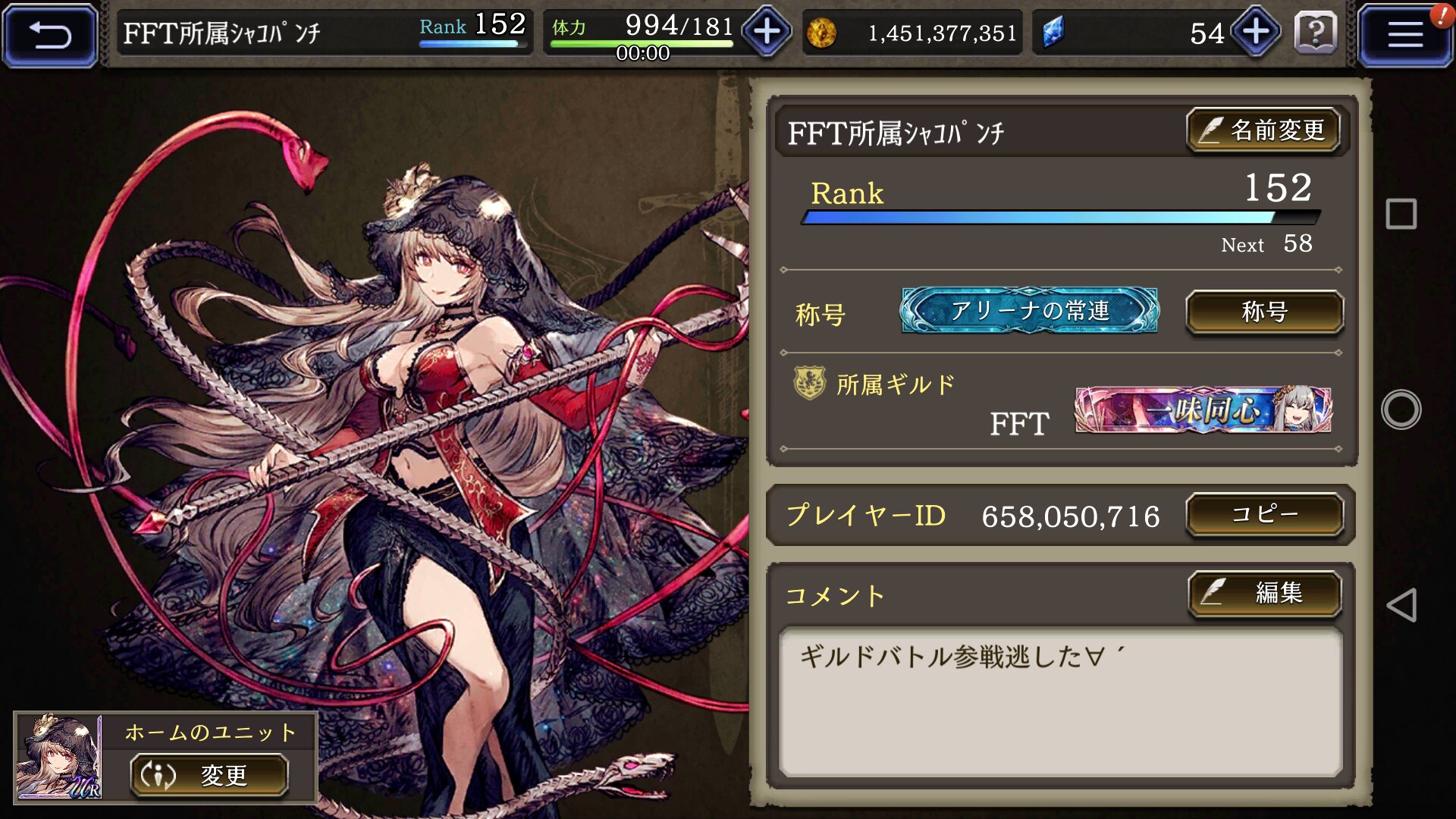The height and width of the screenshot is (819, 1456).
Task: Buy more blue crystals with plus button
Action: tap(1256, 32)
